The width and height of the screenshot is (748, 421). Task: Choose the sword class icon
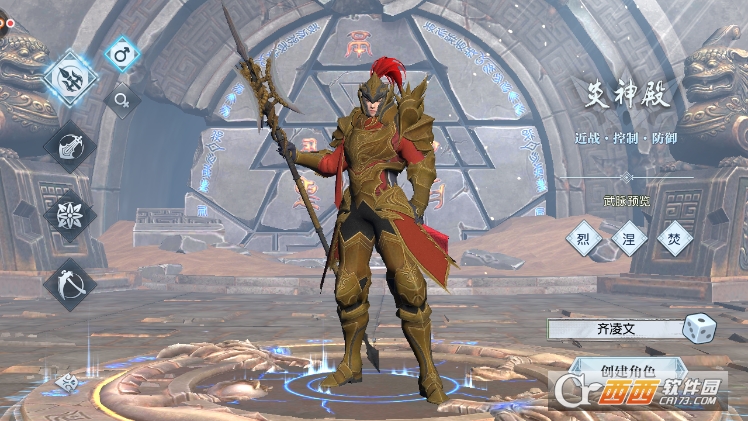(x=70, y=146)
